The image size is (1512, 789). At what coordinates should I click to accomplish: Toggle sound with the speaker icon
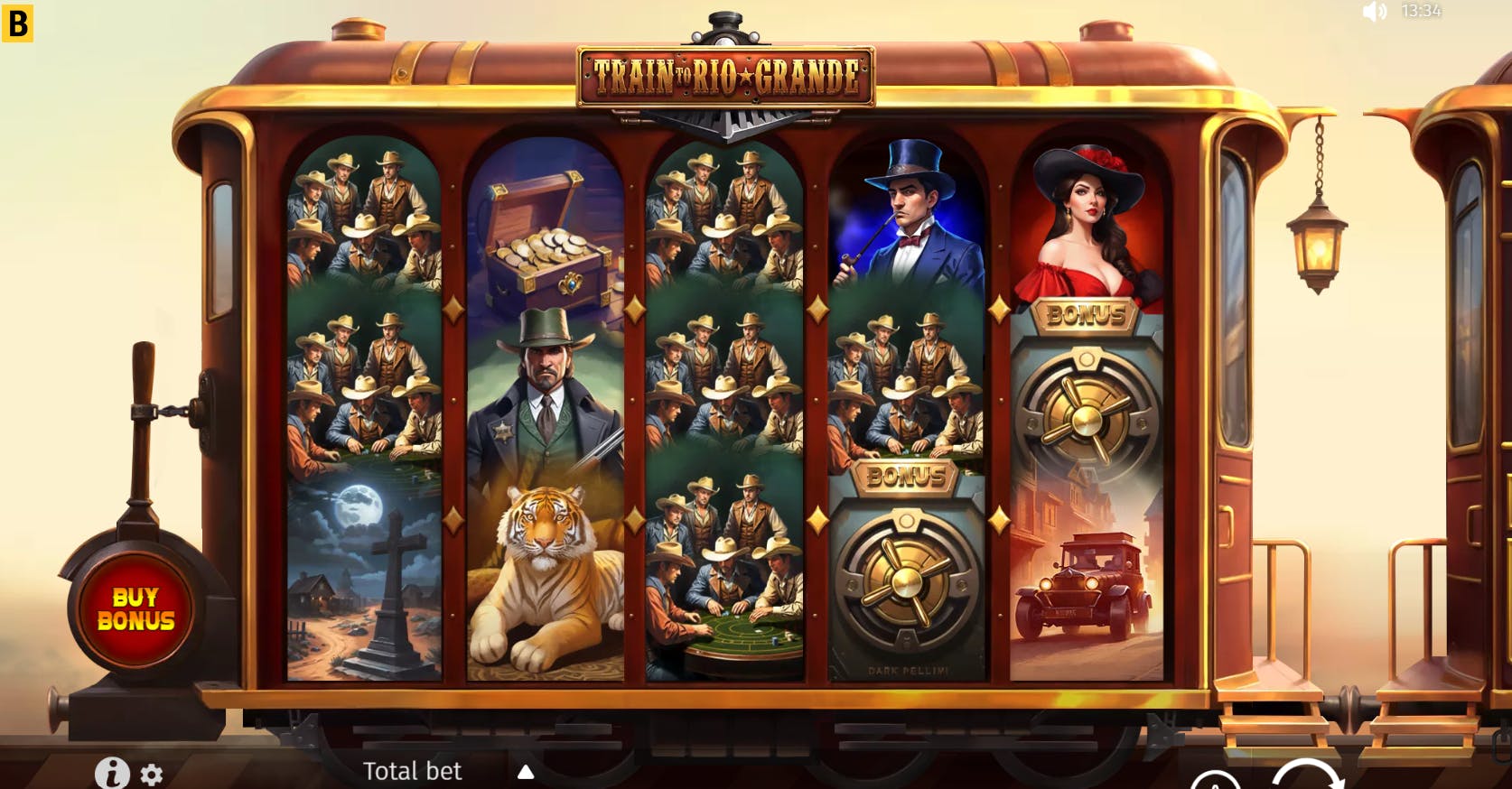(1374, 12)
